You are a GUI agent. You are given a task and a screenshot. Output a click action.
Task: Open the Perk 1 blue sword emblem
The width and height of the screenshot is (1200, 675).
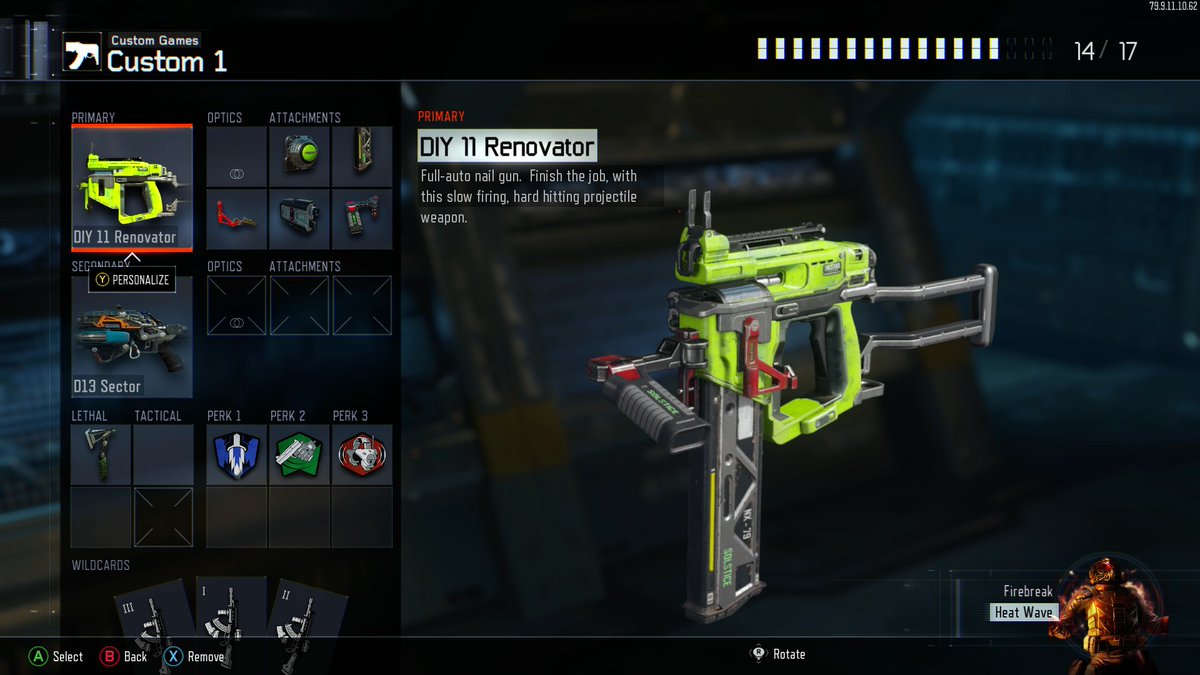click(x=237, y=455)
